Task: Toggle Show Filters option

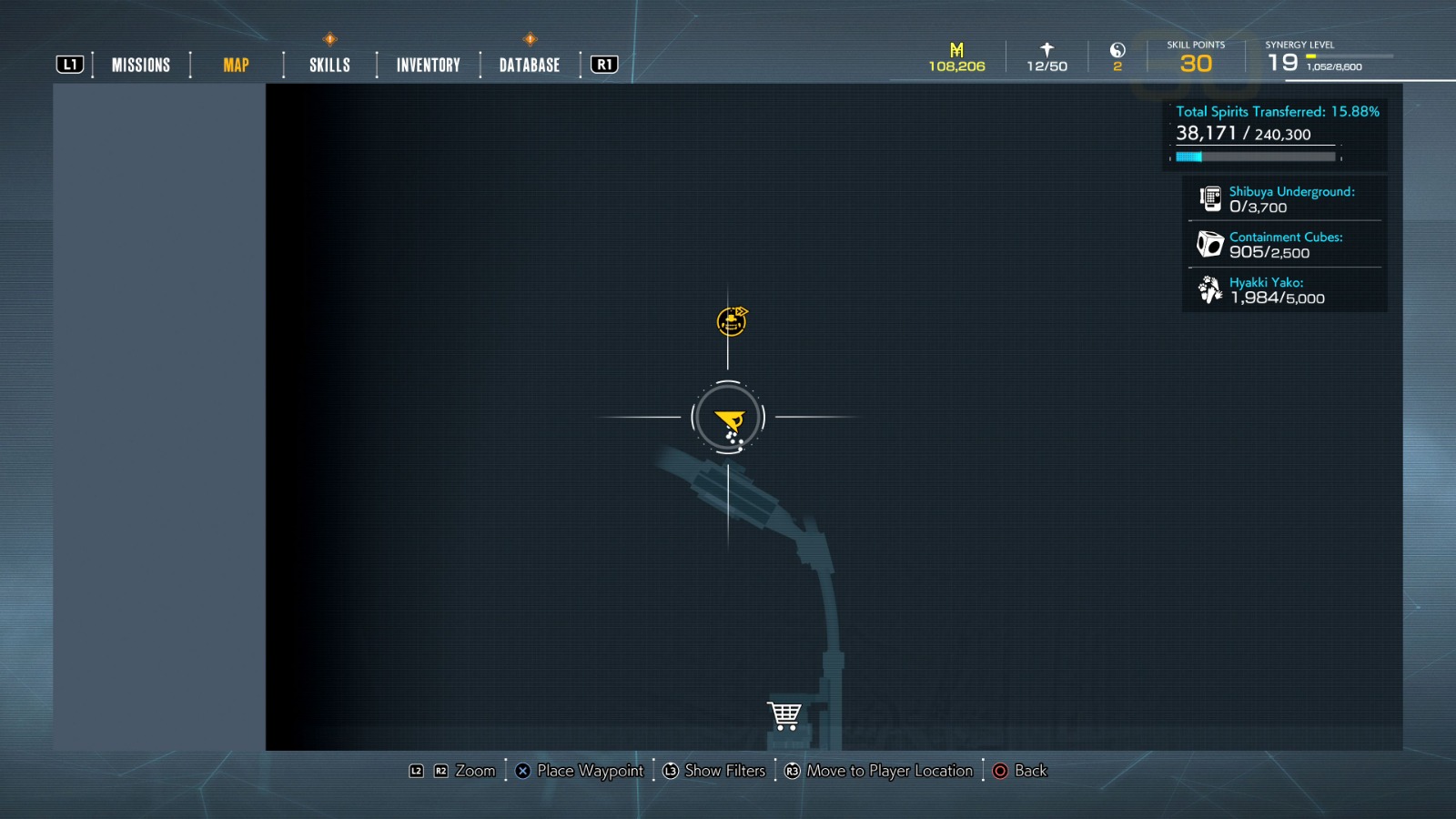Action: click(714, 771)
